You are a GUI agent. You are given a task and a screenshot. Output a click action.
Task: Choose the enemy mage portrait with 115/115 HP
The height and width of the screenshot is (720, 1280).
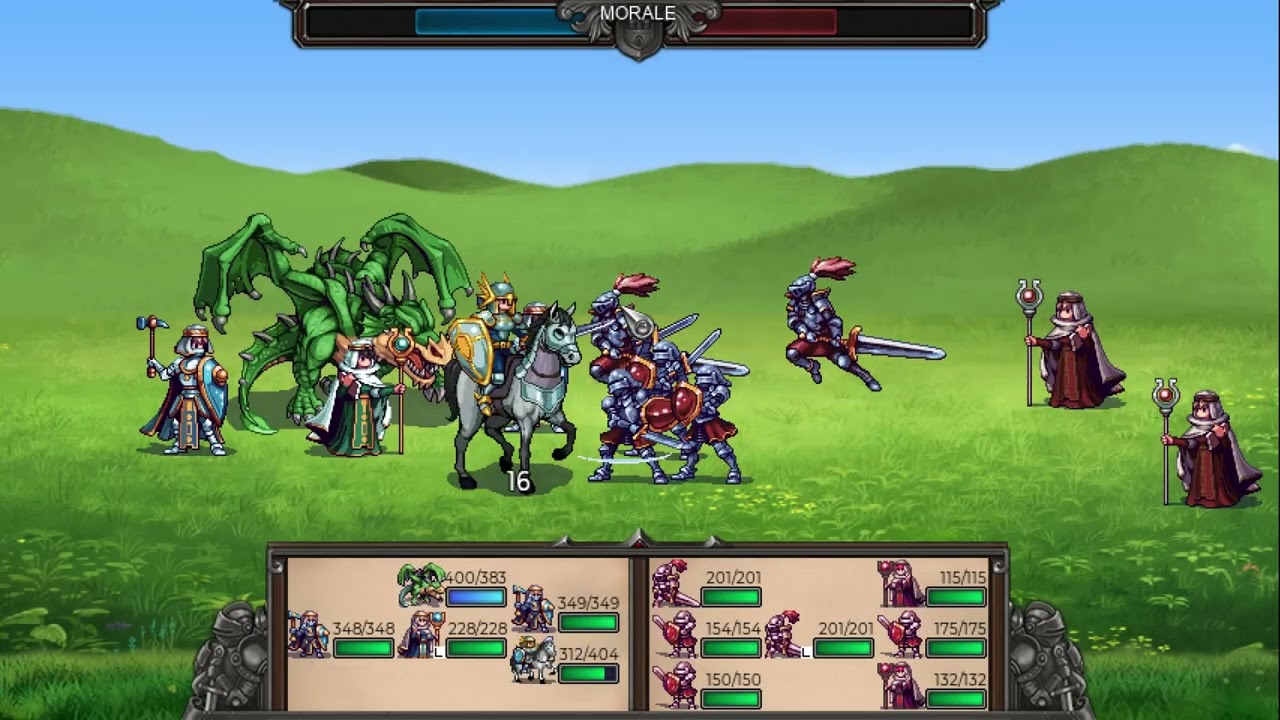[x=900, y=584]
